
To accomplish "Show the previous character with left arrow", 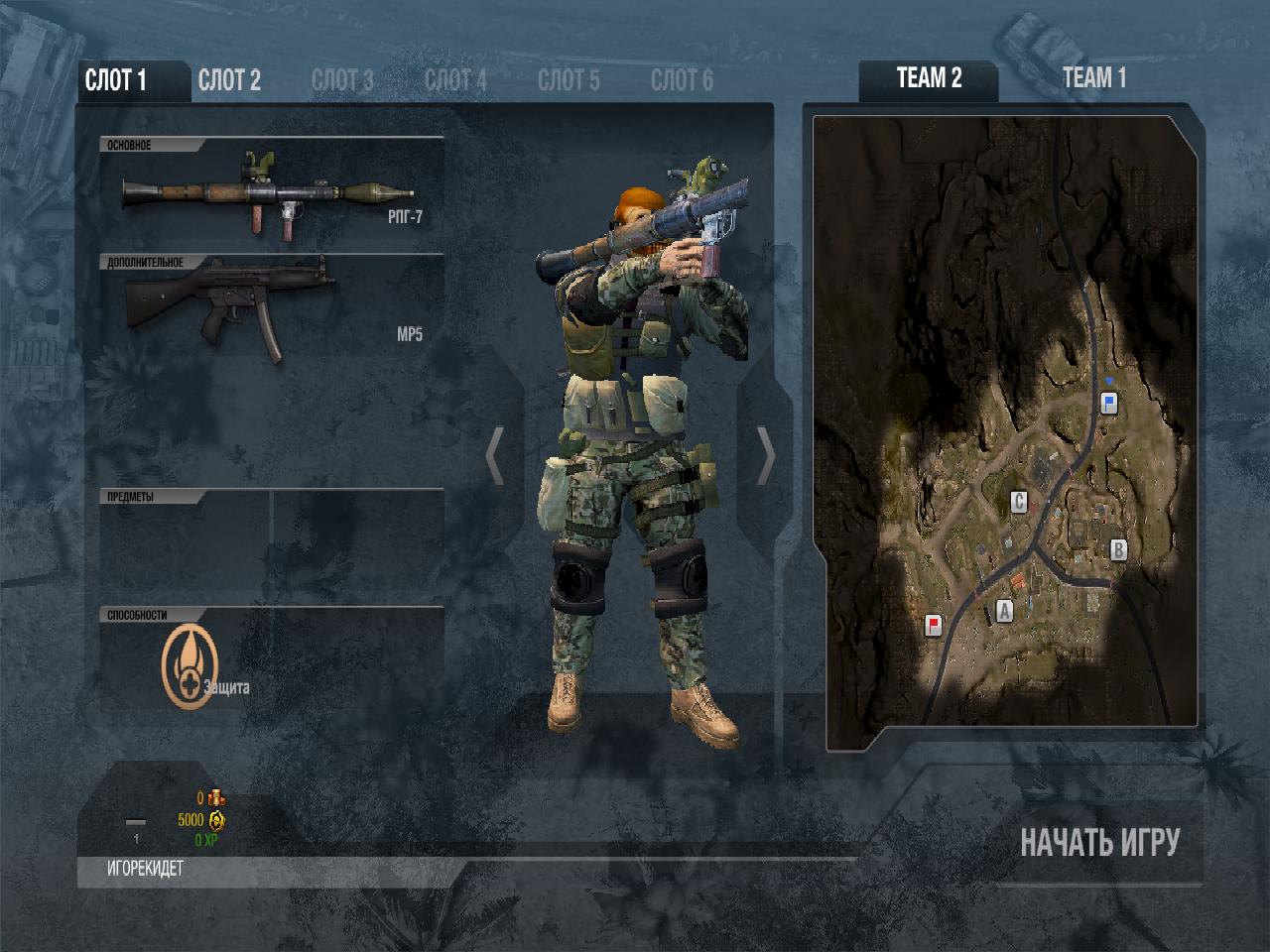I will point(495,456).
